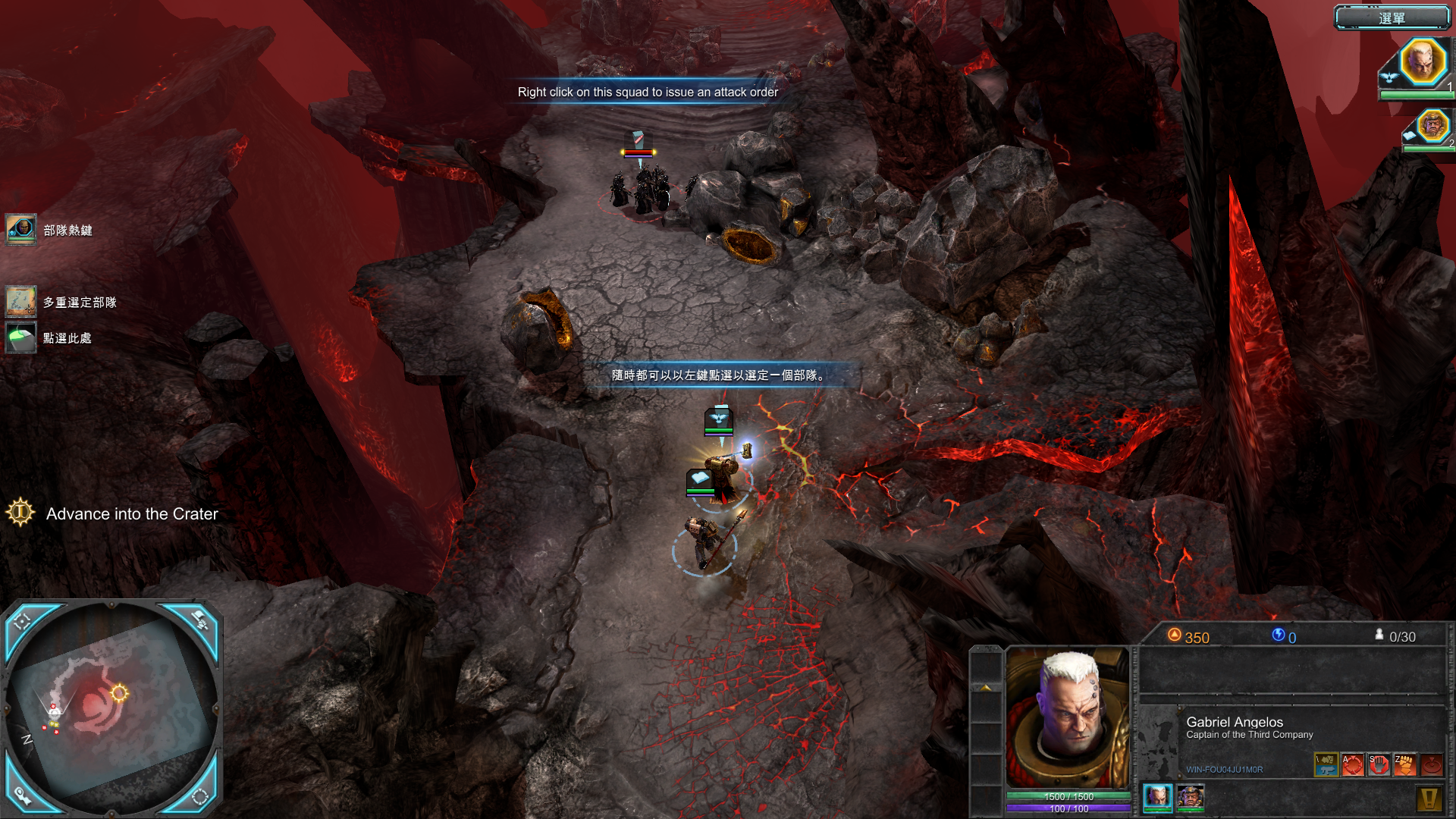Screen dimensions: 1456x819
Task: Open the 多重選定部隊 tutorial hint
Action: pos(21,301)
